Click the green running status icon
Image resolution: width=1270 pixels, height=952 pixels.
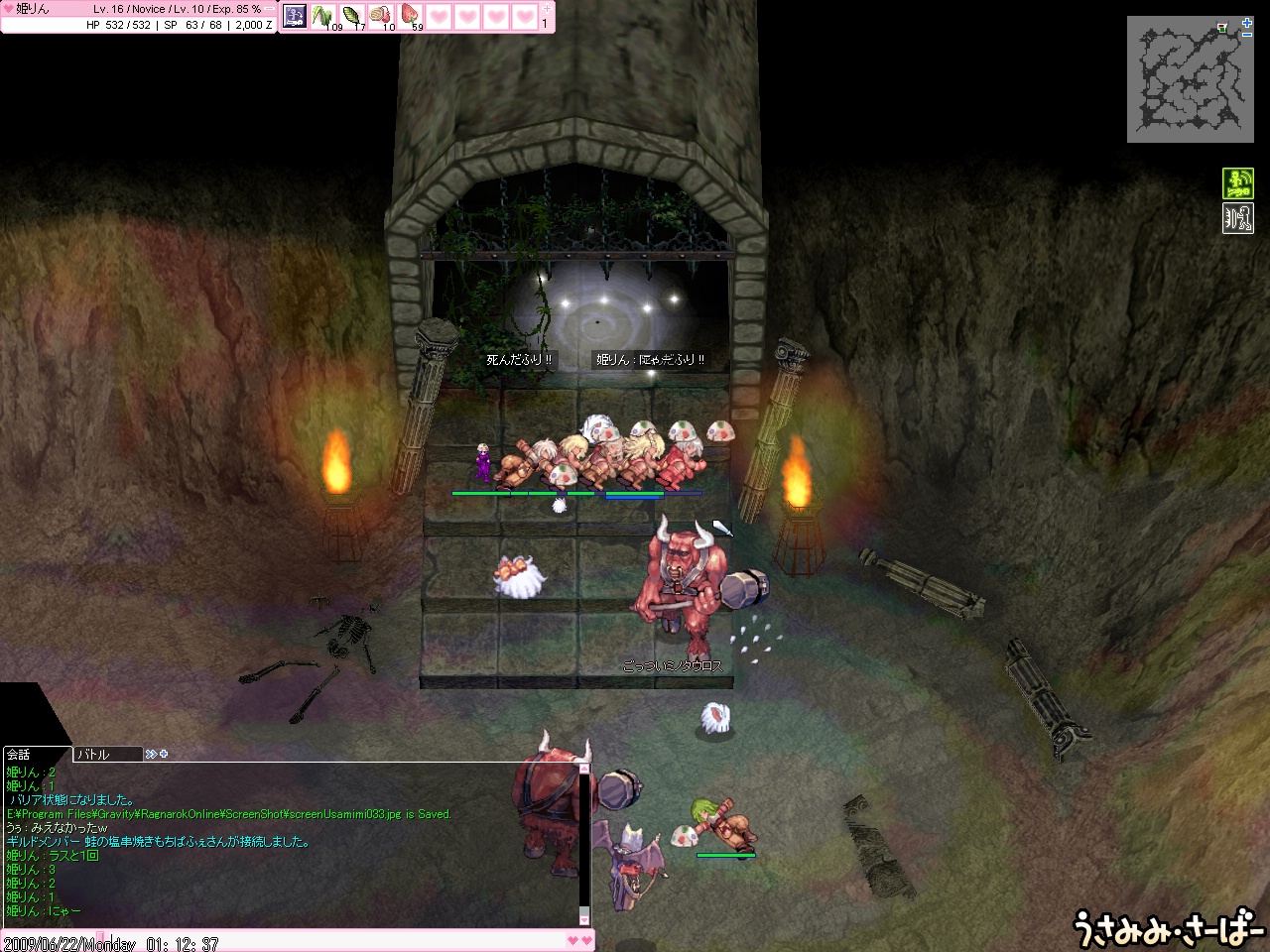pyautogui.click(x=1237, y=183)
